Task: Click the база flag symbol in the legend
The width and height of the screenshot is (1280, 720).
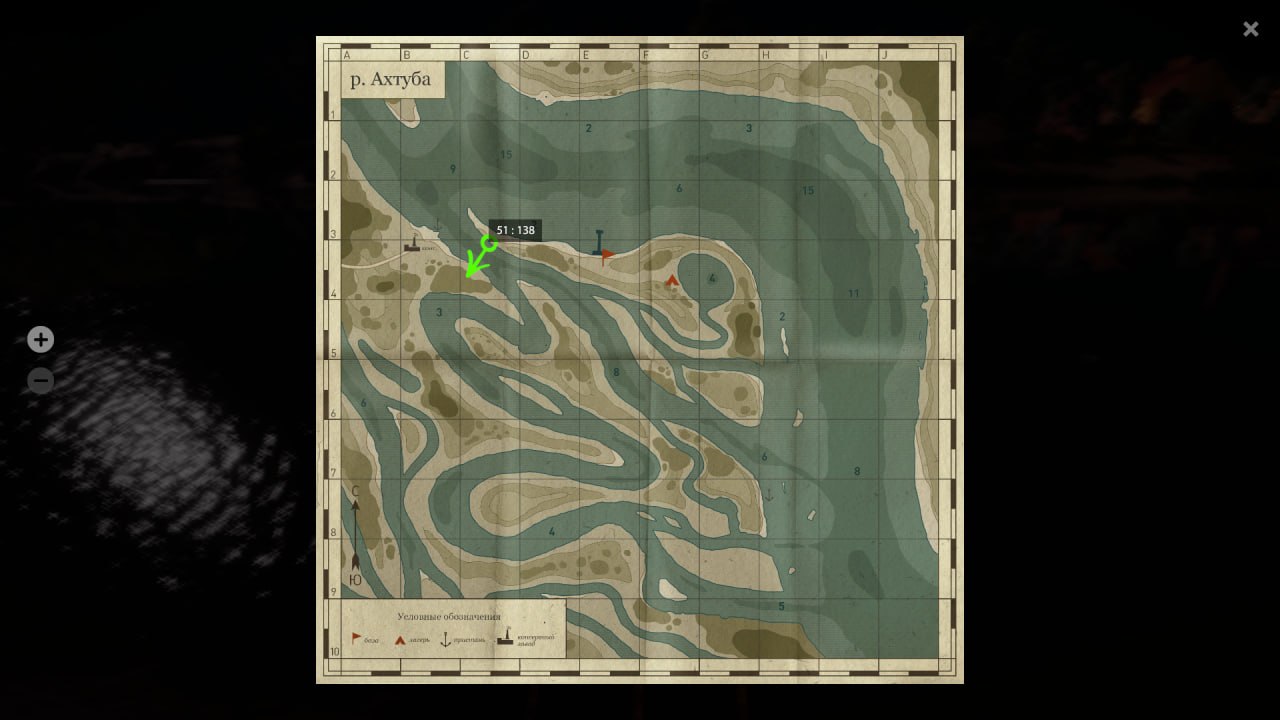Action: [355, 638]
